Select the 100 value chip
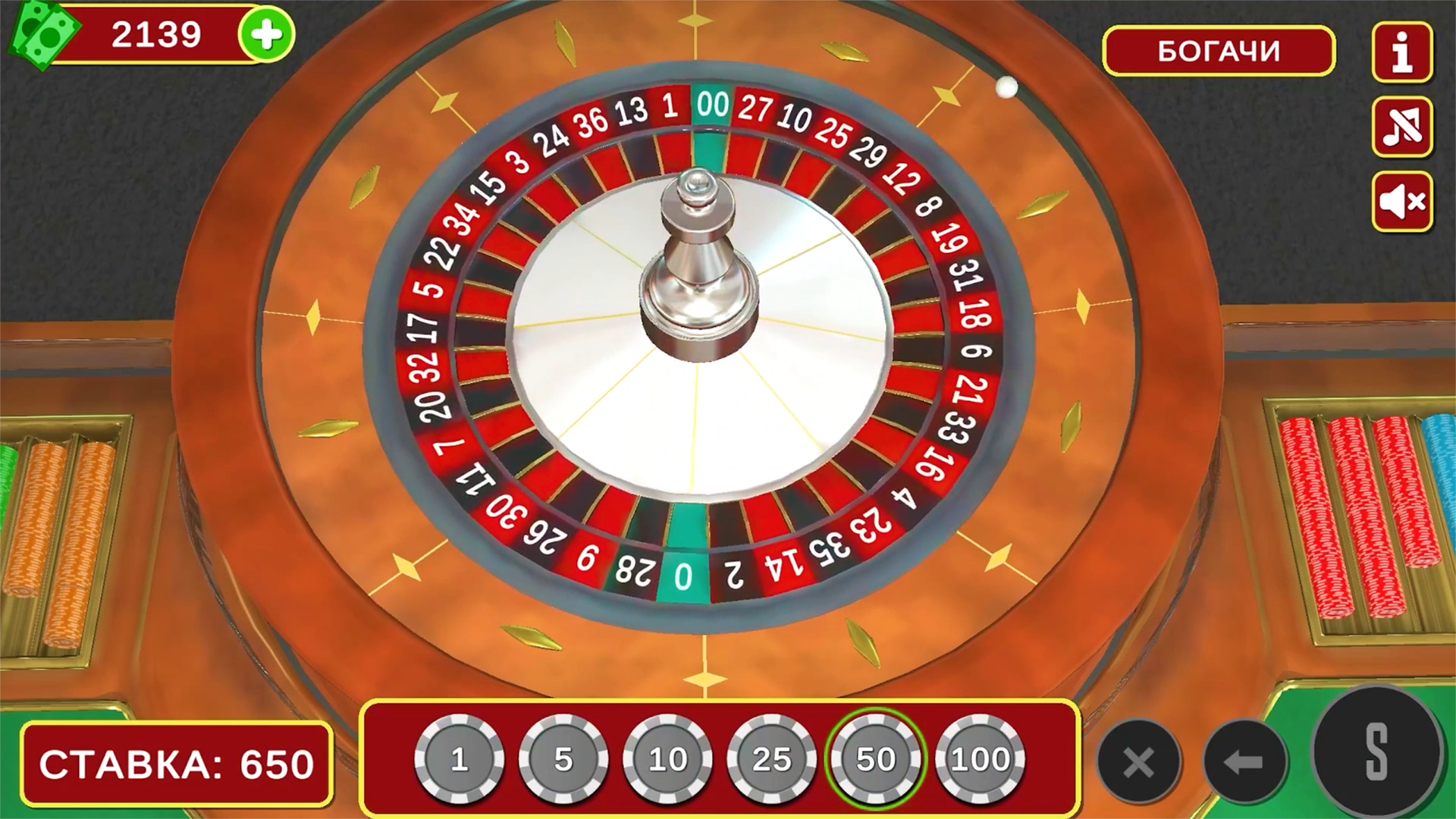 click(981, 758)
